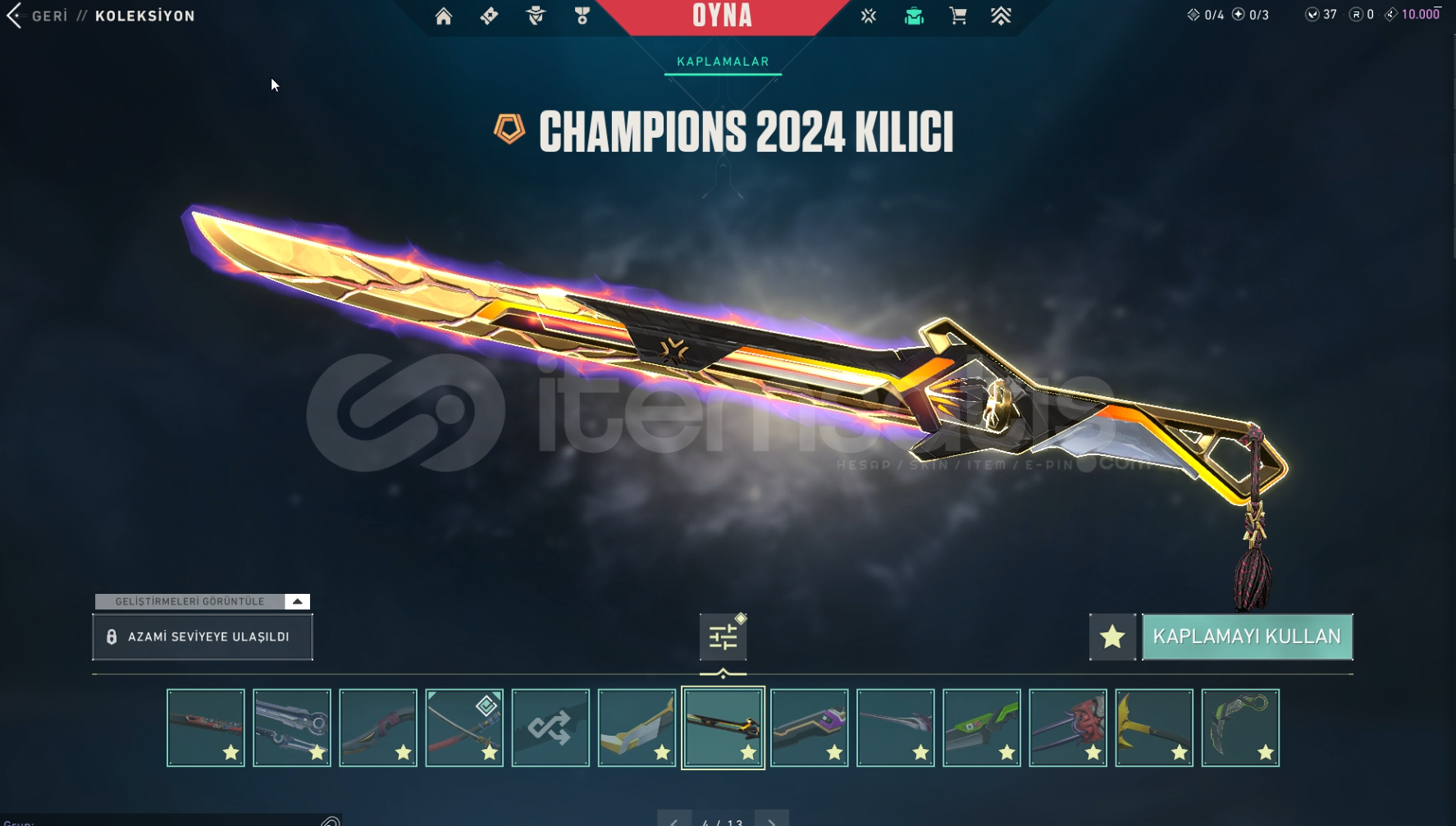1456x826 pixels.
Task: Unfavorite the selected Champions 2024 skin thumbnail star
Action: tap(748, 751)
